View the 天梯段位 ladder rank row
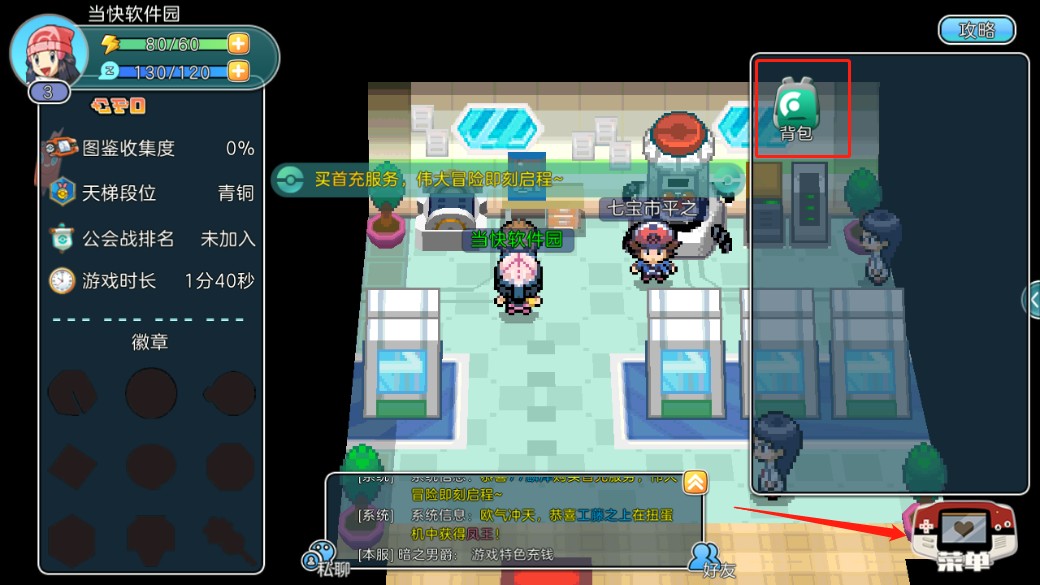The height and width of the screenshot is (585, 1040). tap(150, 193)
